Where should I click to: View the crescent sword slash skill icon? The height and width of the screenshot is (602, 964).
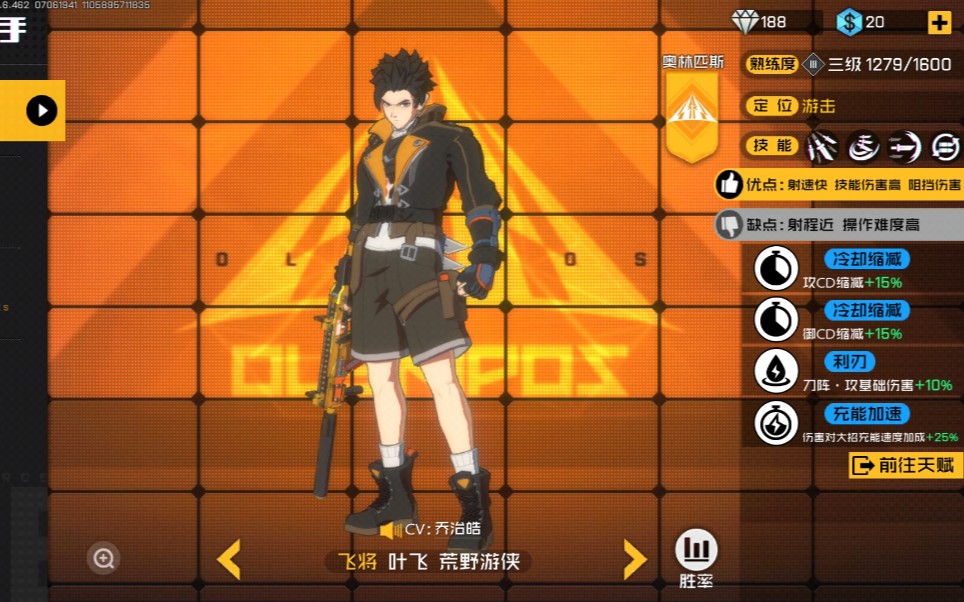click(904, 146)
